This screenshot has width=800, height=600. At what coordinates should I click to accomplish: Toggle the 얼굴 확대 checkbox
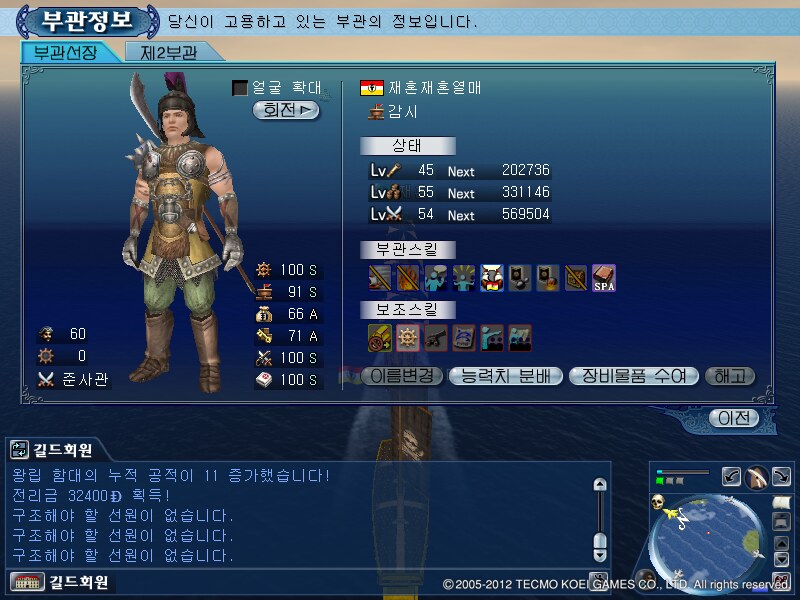(x=240, y=88)
